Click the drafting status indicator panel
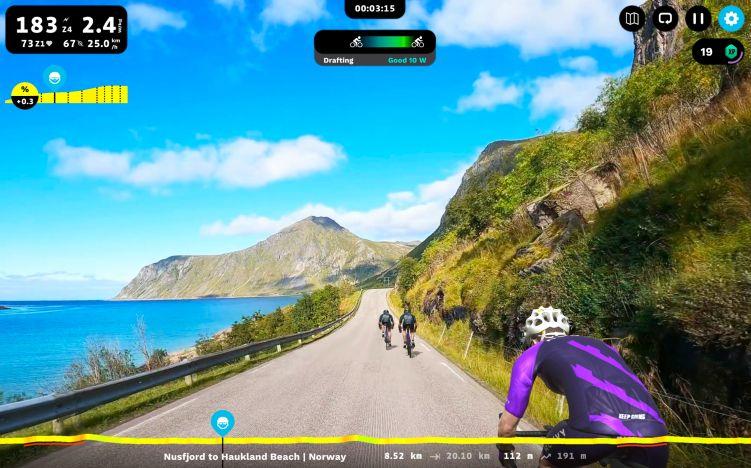751x468 pixels. click(375, 47)
